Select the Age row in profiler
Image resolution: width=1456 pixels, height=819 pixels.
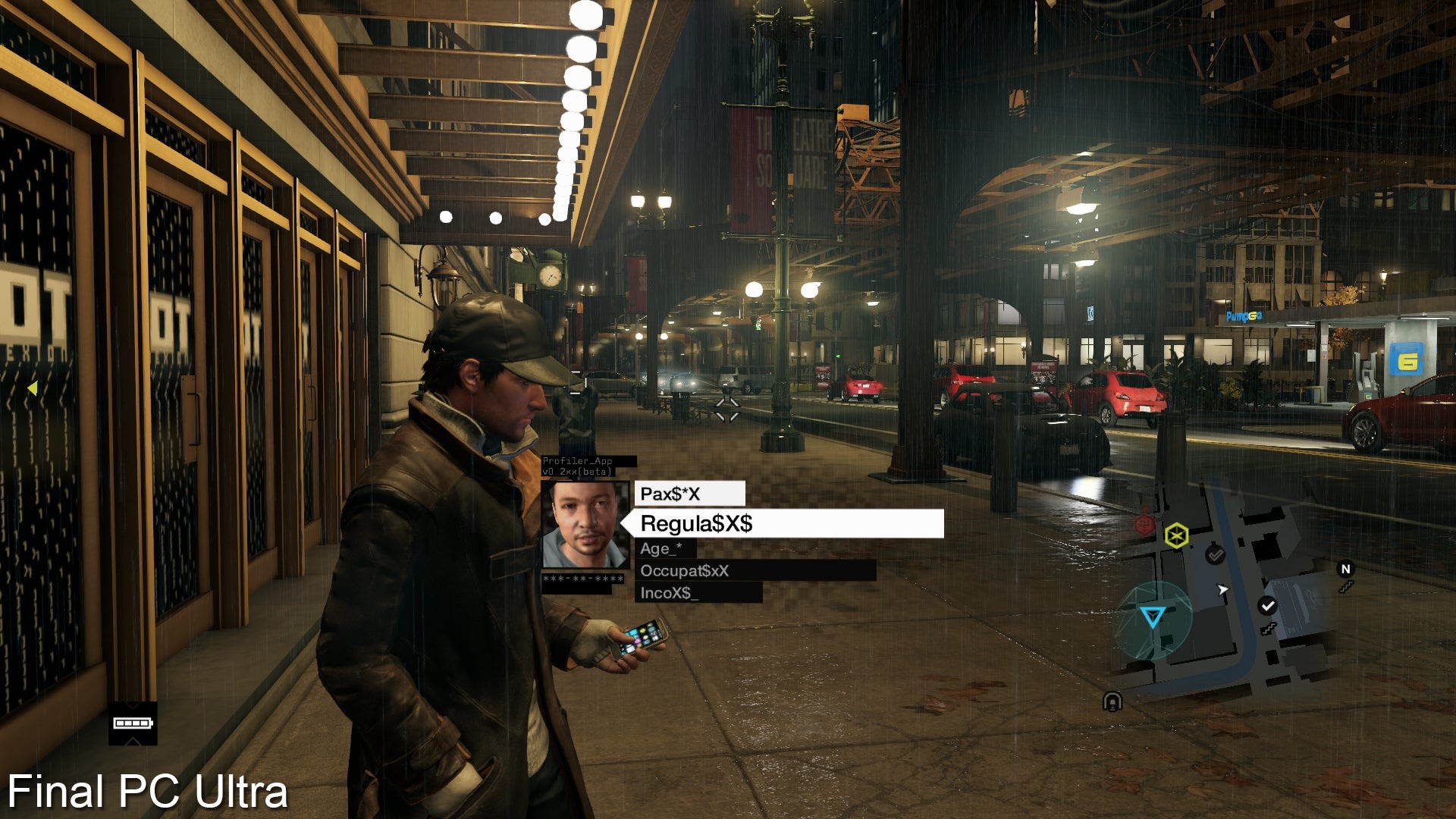[661, 548]
